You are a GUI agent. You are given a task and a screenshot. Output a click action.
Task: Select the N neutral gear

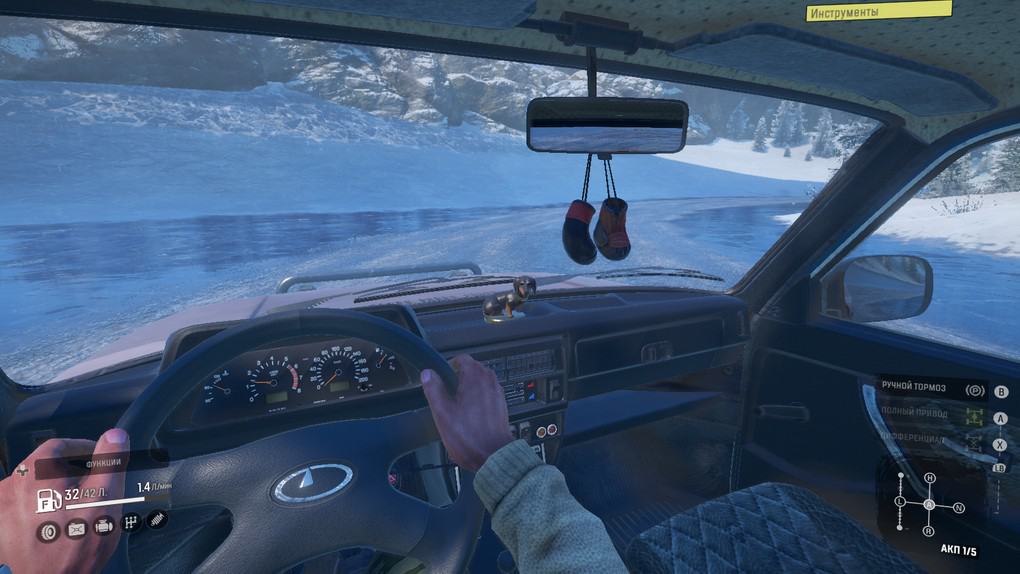958,508
